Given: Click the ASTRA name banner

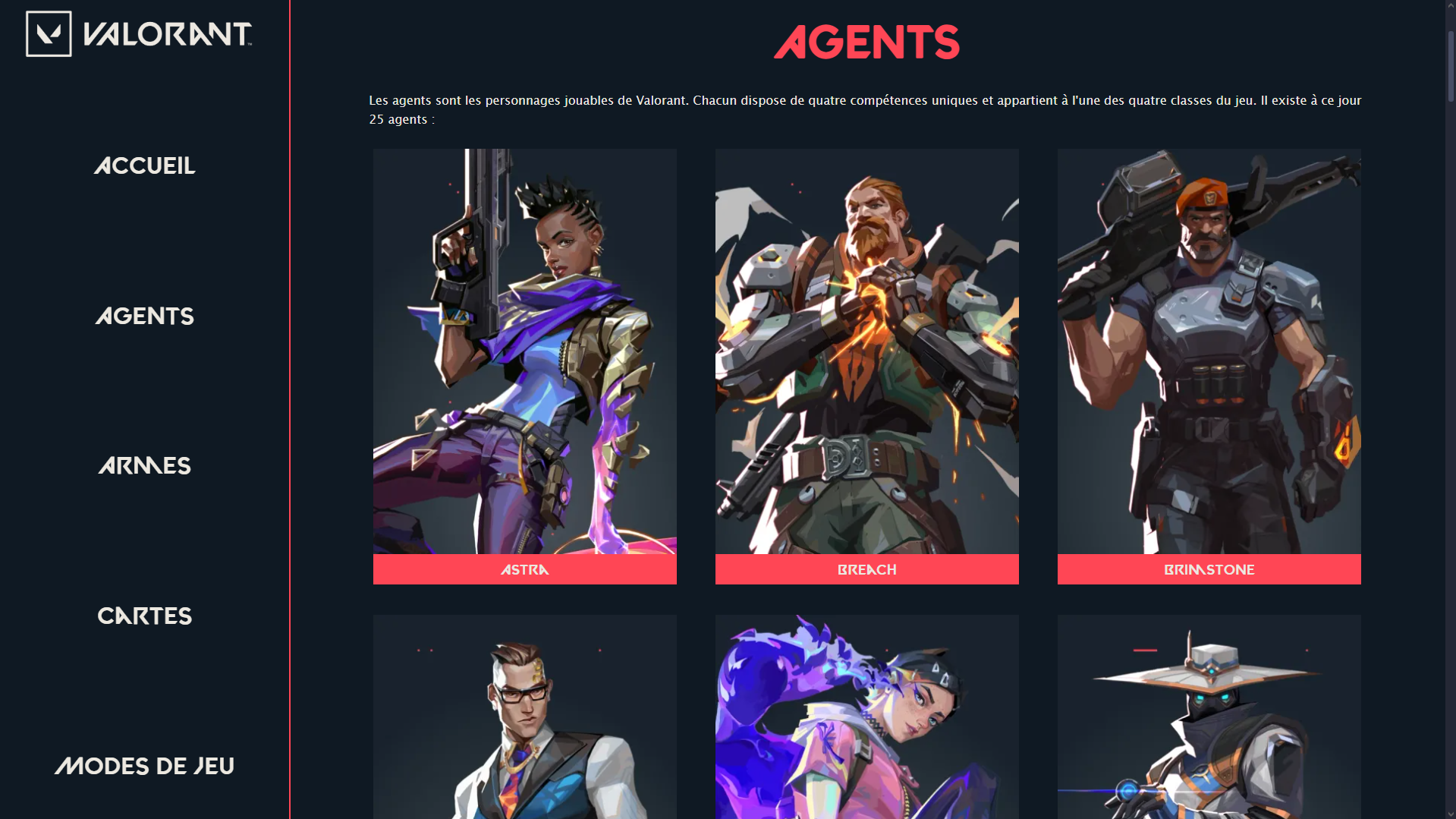Looking at the screenshot, I should point(524,569).
